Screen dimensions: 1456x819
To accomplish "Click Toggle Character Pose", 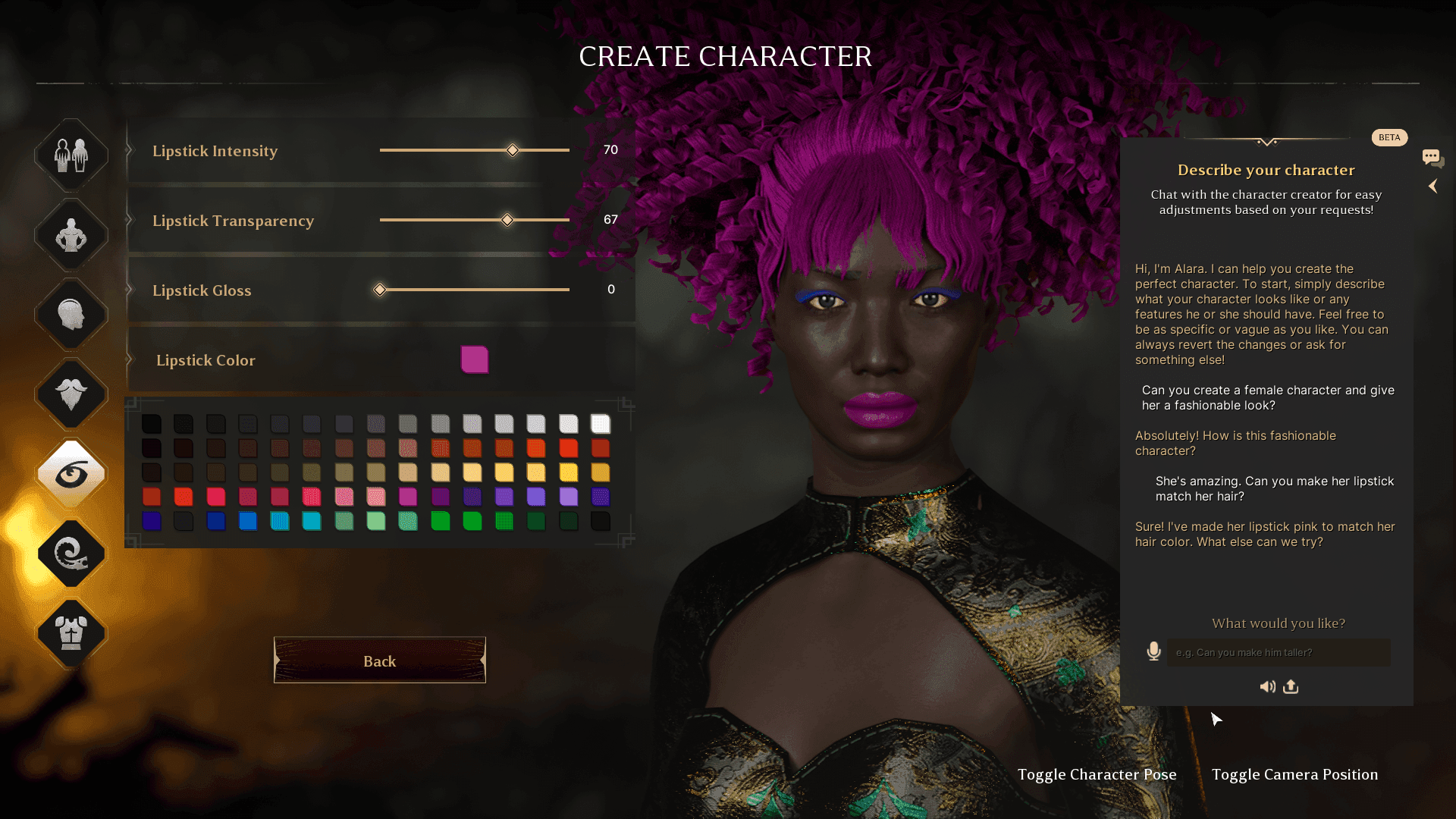I will [x=1097, y=774].
